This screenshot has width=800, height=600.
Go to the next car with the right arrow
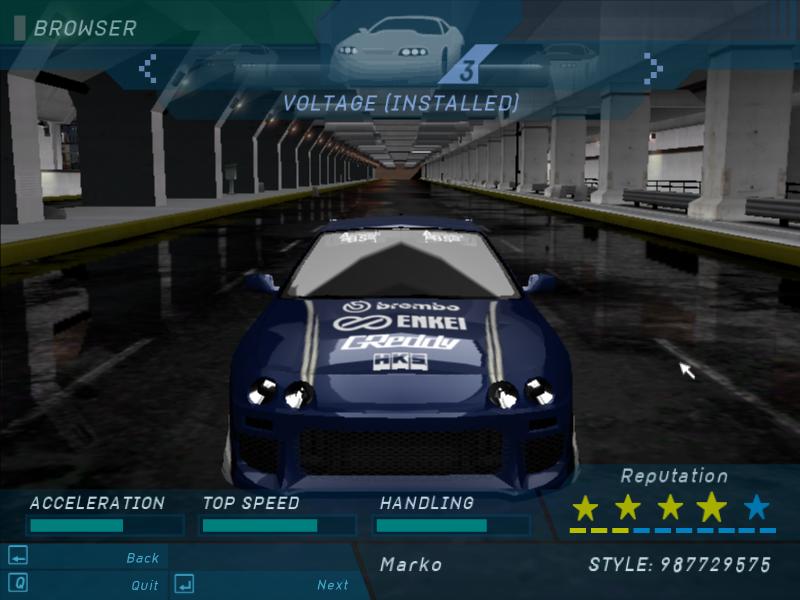(653, 68)
